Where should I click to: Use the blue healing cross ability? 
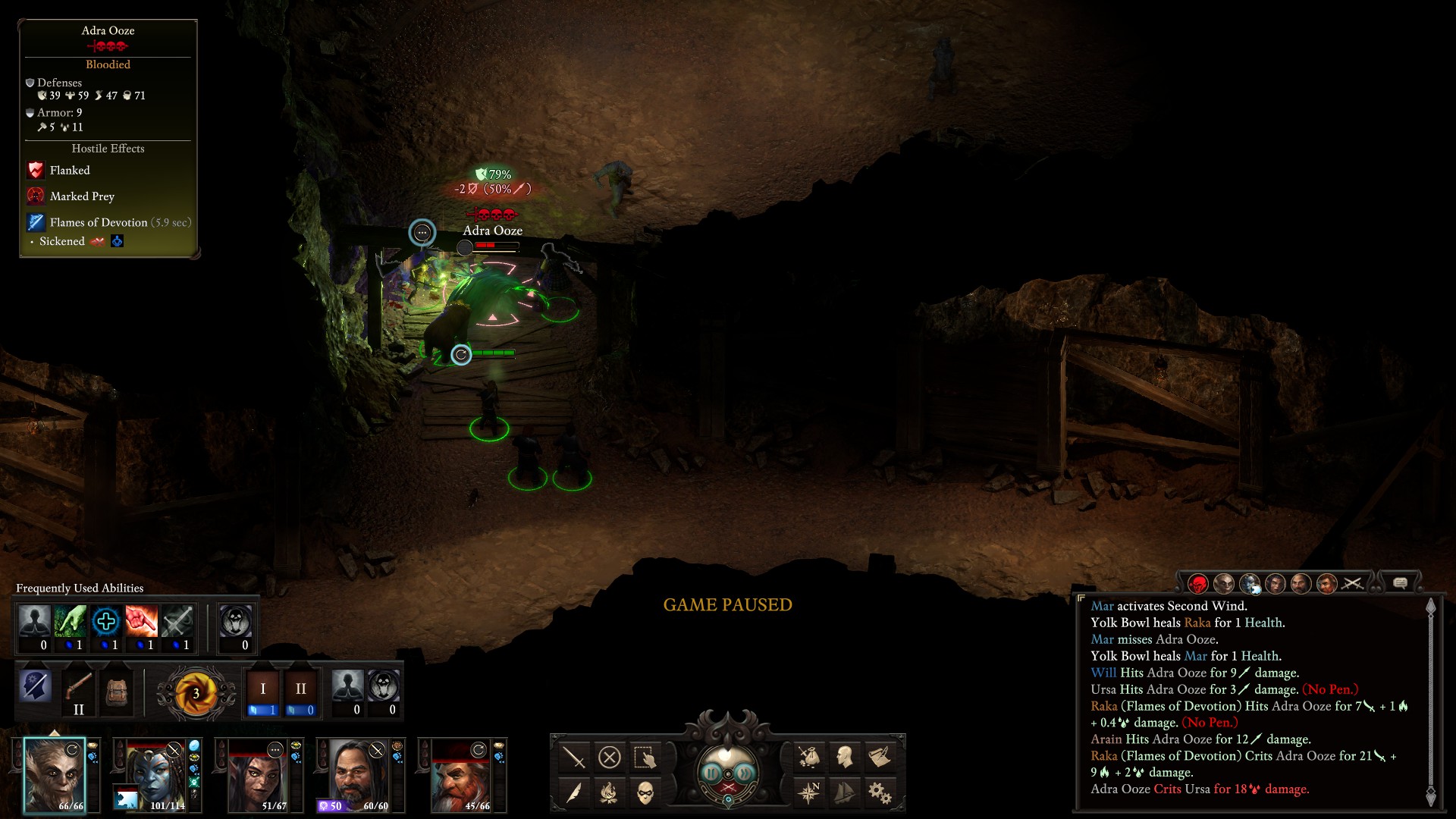105,622
